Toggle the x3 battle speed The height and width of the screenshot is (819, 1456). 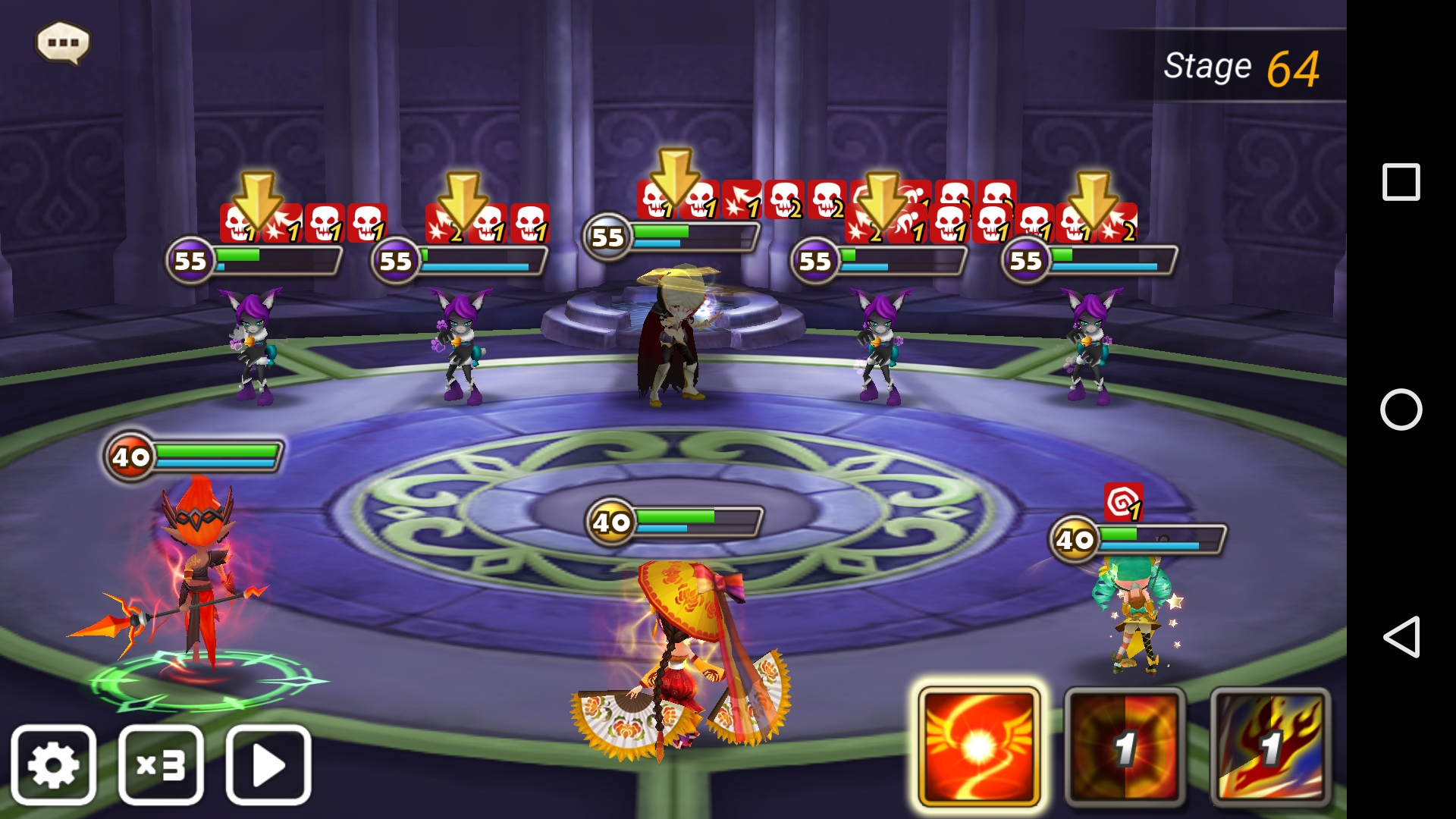161,764
